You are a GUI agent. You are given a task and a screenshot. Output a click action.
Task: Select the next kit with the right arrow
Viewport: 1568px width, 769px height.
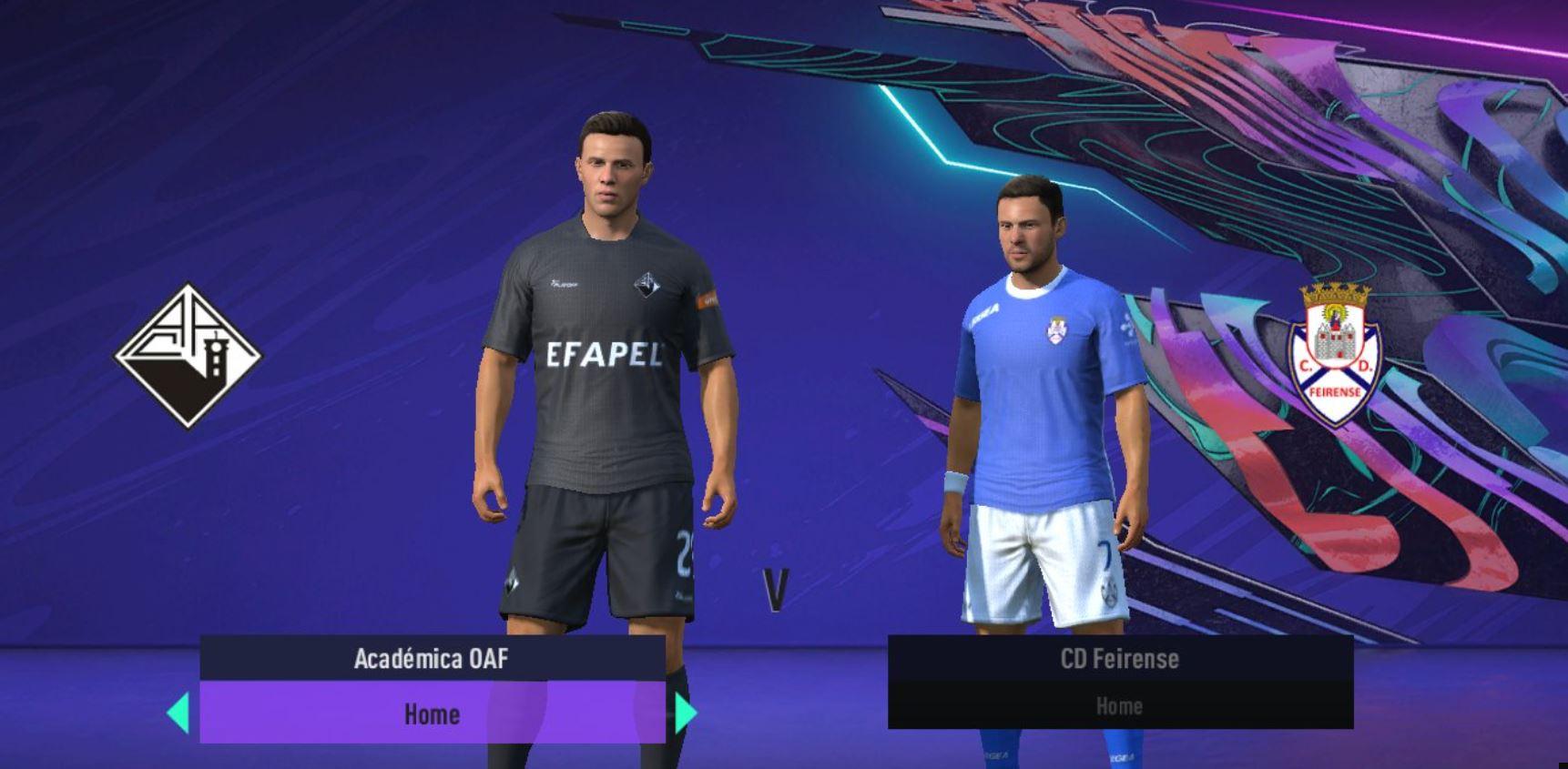coord(685,713)
